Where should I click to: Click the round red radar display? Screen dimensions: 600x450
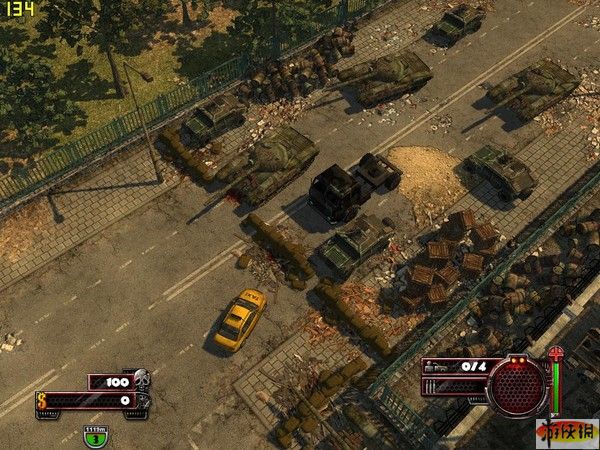pyautogui.click(x=517, y=385)
